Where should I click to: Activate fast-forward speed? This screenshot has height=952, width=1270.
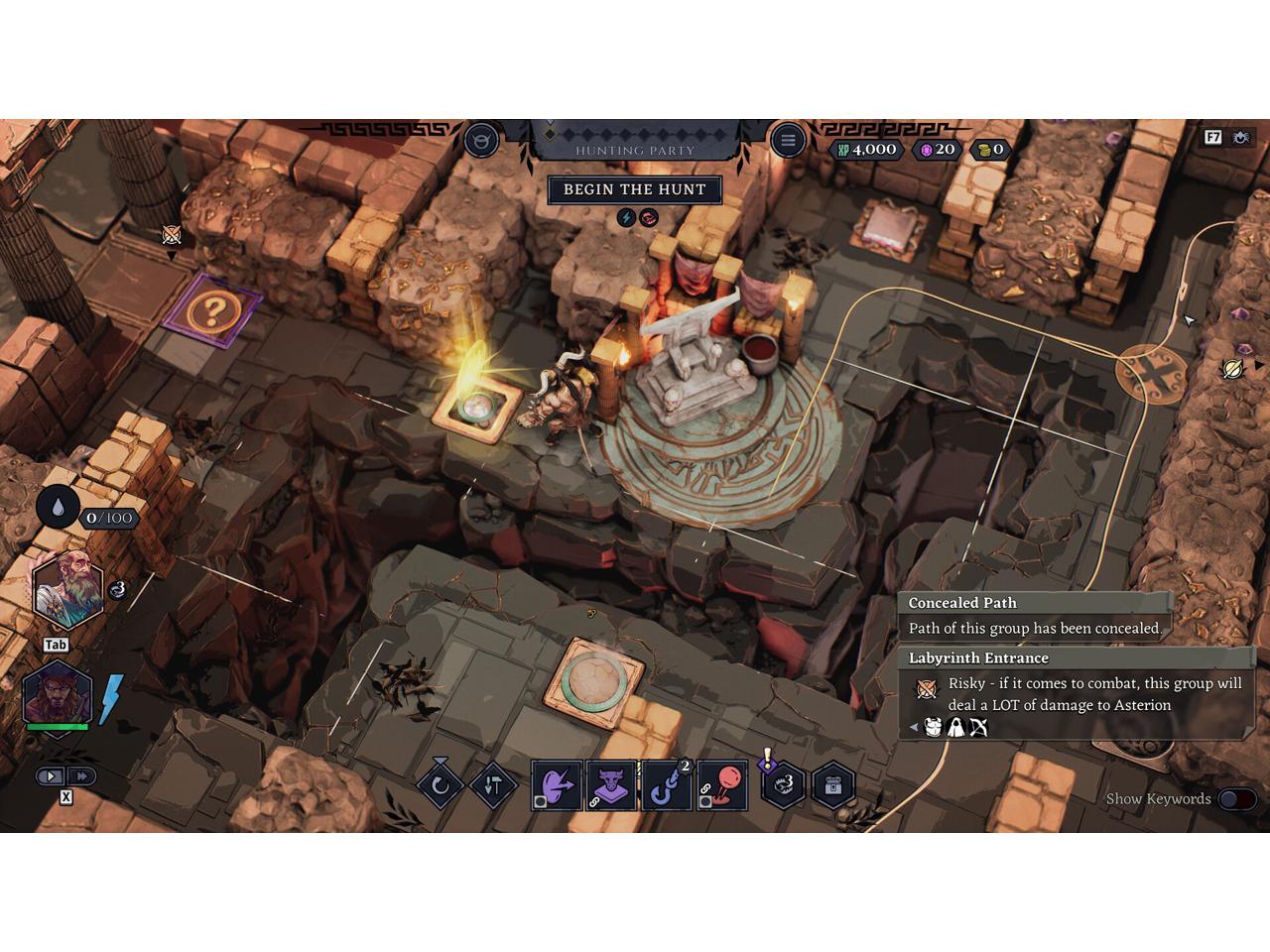(x=81, y=776)
